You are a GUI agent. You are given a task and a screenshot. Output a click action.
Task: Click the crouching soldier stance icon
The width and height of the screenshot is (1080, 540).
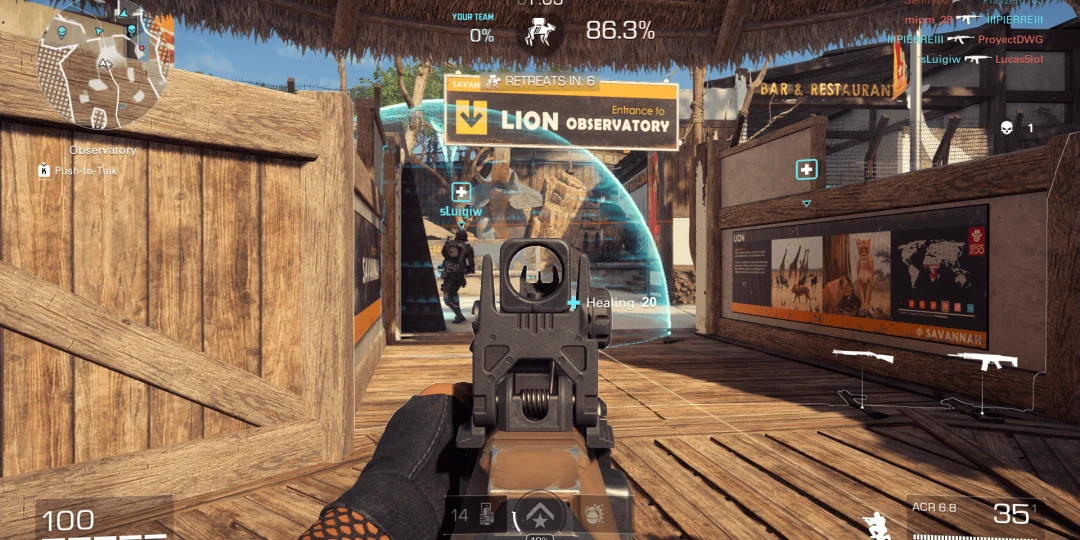click(875, 524)
